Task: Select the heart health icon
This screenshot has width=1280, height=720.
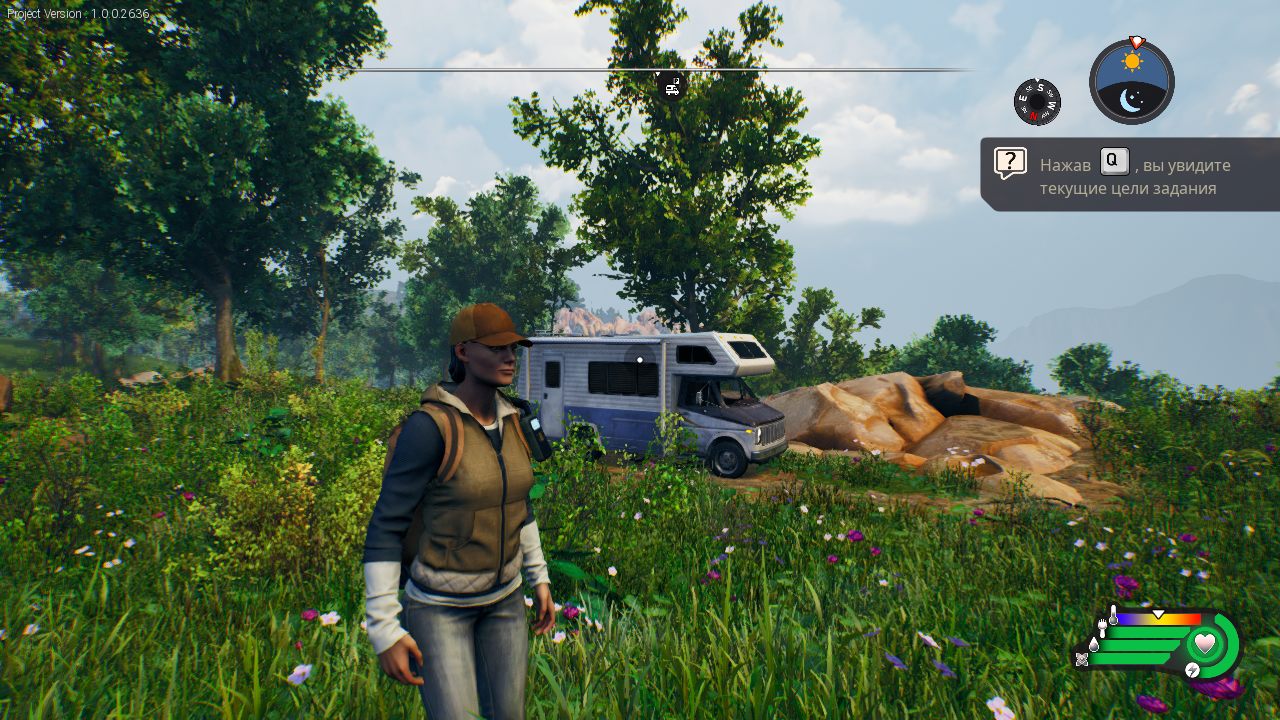Action: (x=1205, y=643)
